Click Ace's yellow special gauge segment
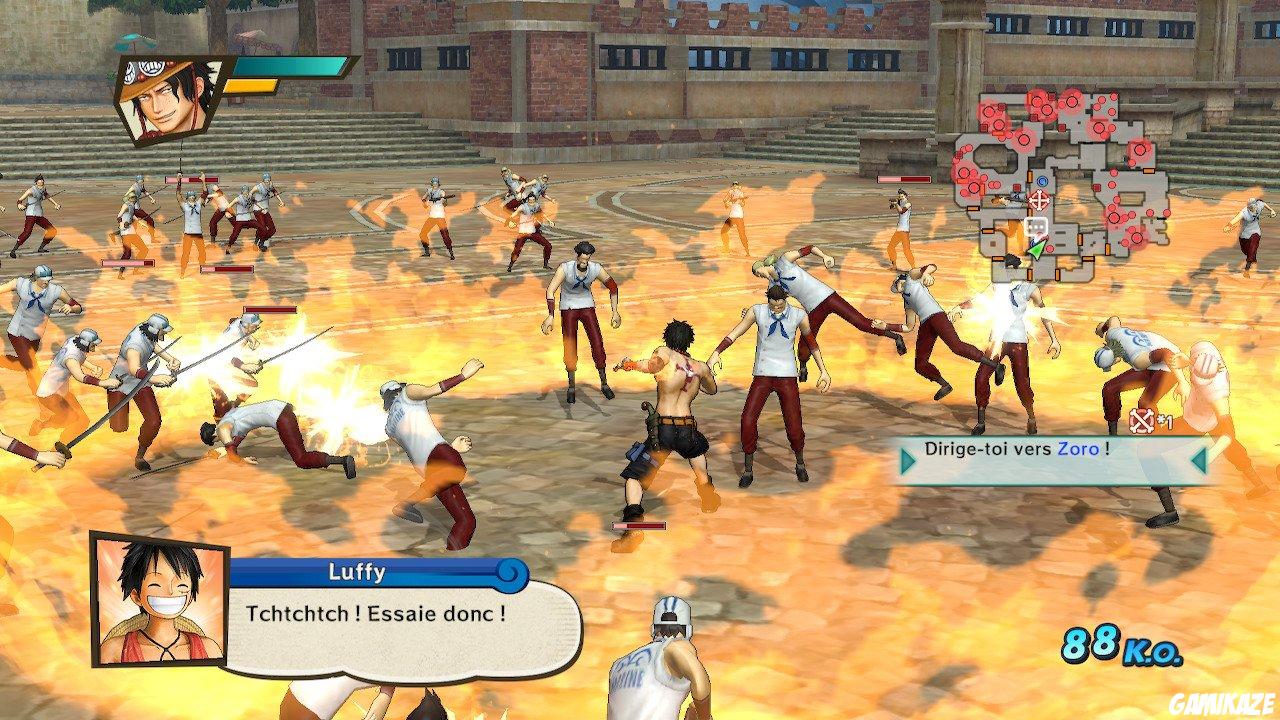Image resolution: width=1280 pixels, height=720 pixels. tap(250, 85)
